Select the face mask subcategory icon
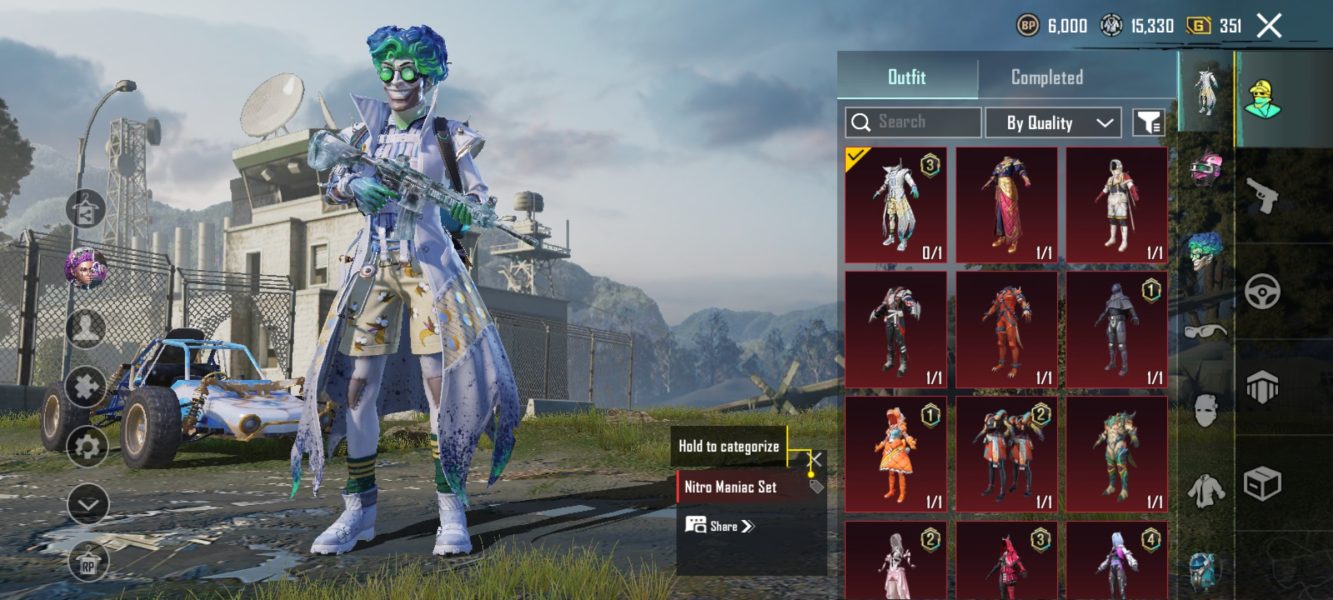 coord(1206,410)
